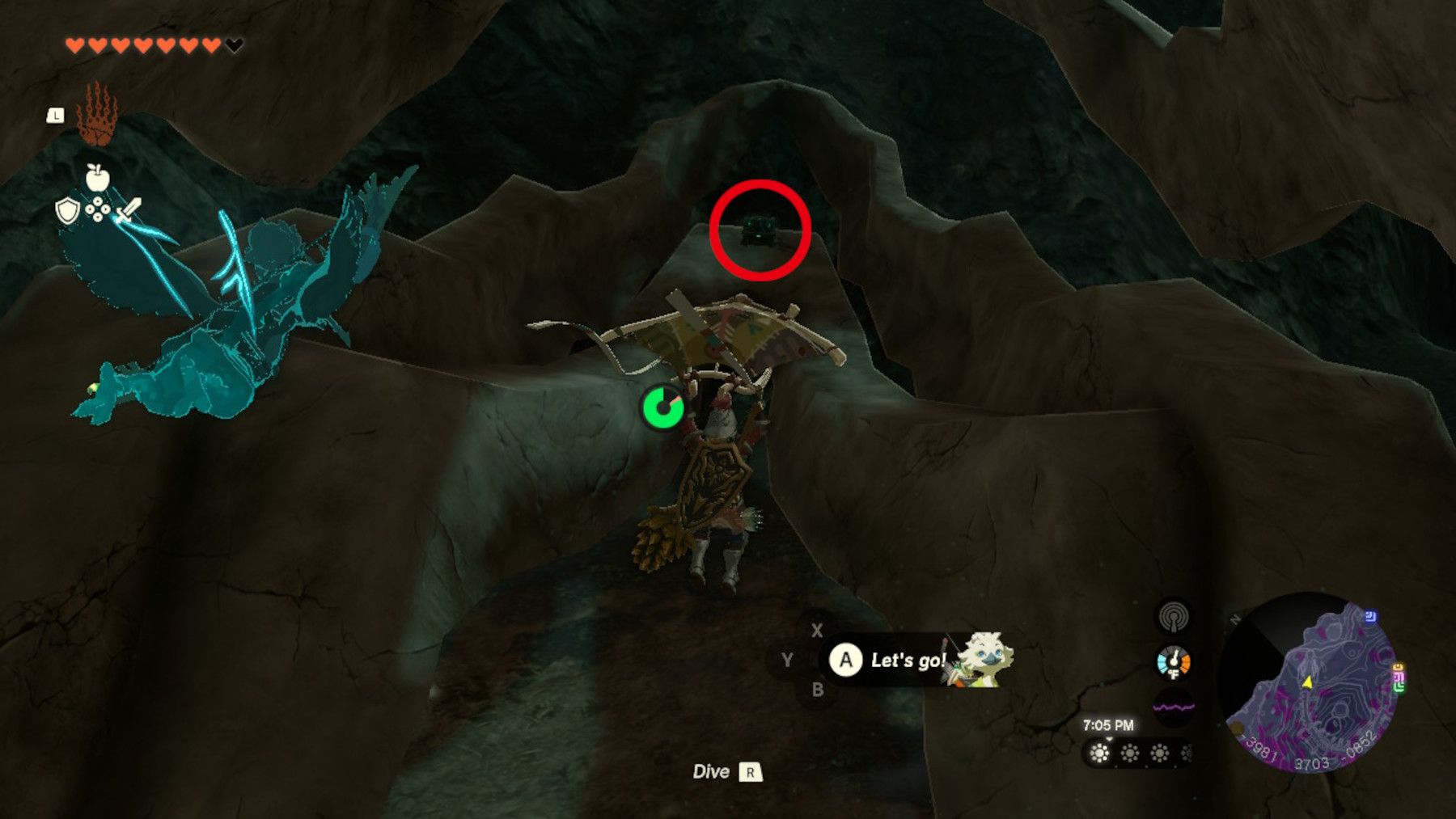The height and width of the screenshot is (819, 1456).
Task: Toggle the X button in the control cluster
Action: click(817, 631)
